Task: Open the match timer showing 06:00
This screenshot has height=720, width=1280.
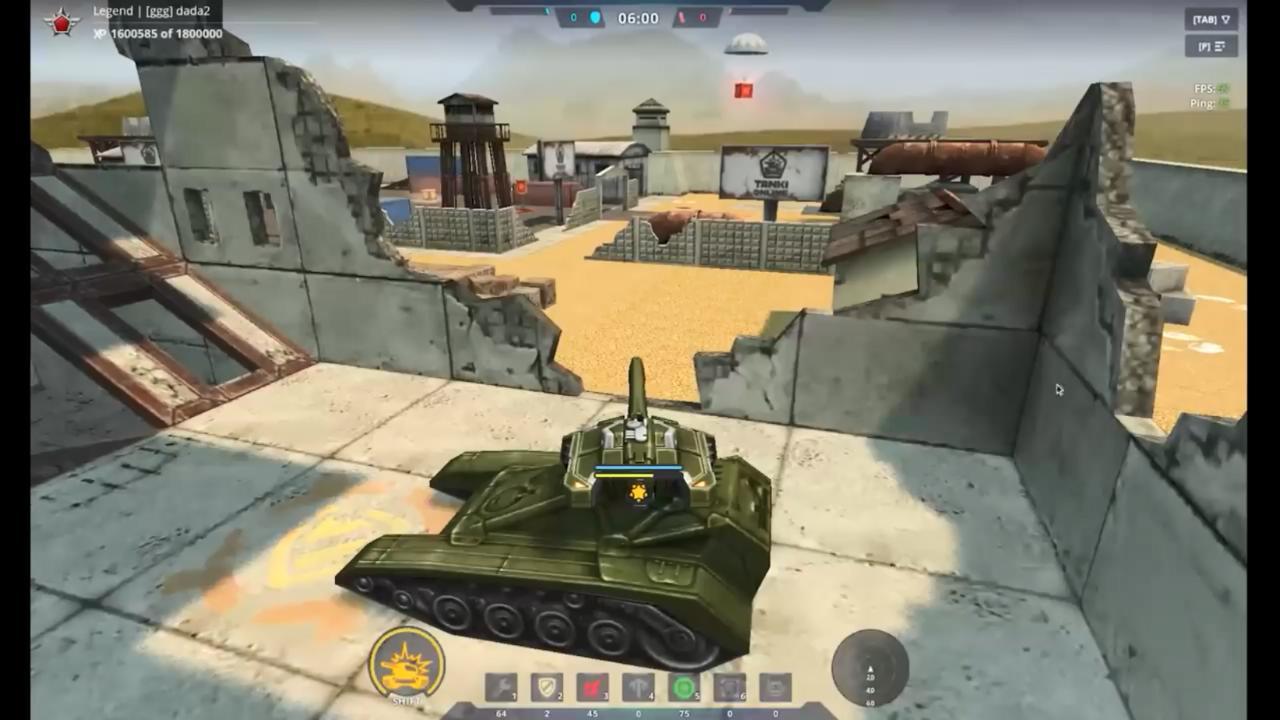Action: pos(640,17)
